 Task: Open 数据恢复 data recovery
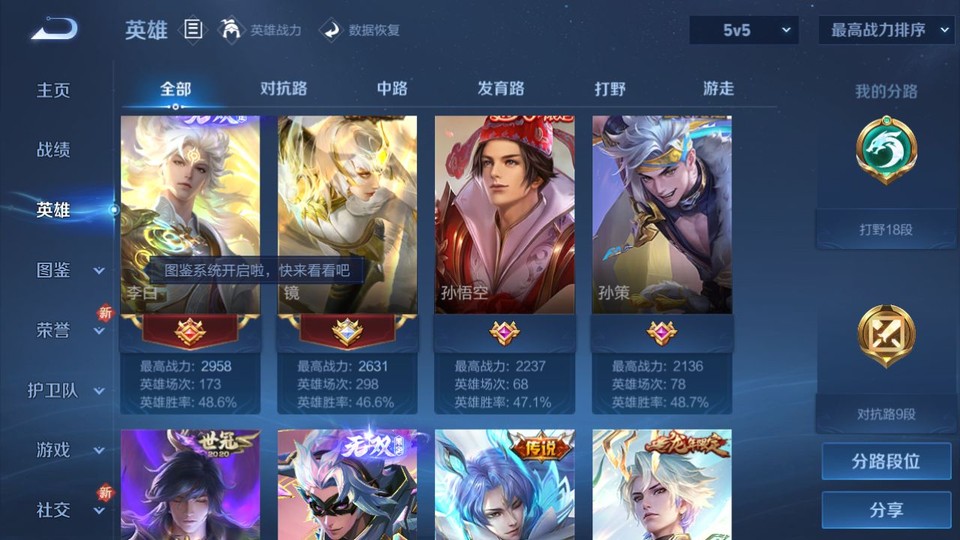(360, 30)
